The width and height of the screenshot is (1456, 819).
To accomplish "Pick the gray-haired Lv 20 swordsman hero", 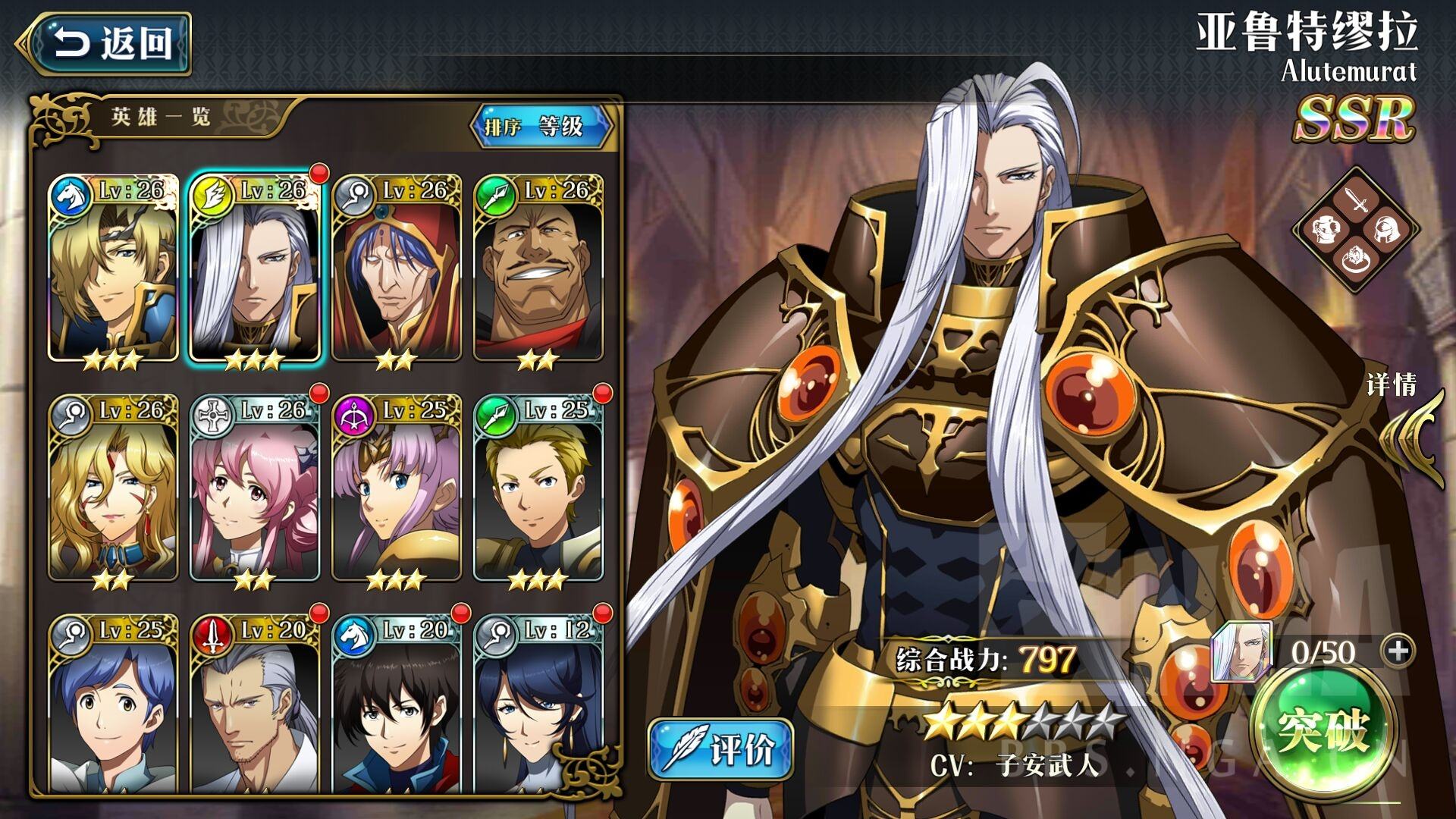I will (255, 705).
